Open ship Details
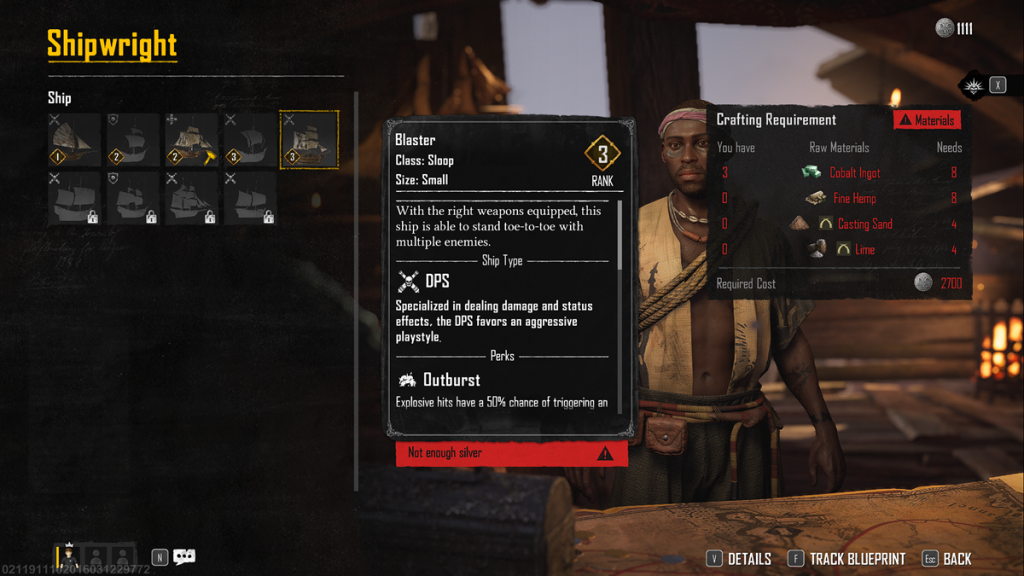The image size is (1024, 576). click(739, 559)
